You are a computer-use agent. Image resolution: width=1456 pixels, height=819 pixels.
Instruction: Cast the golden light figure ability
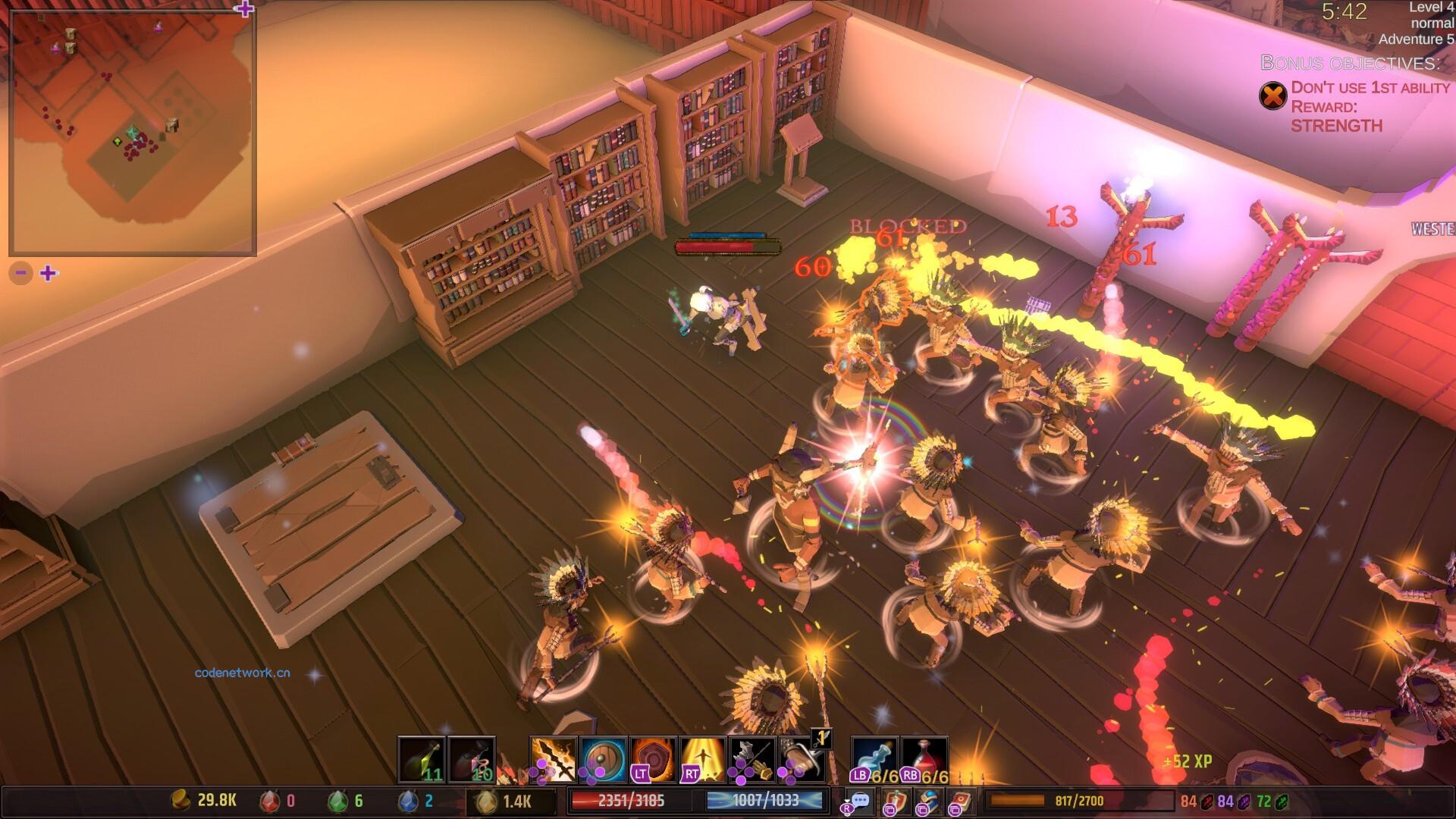coord(703,759)
